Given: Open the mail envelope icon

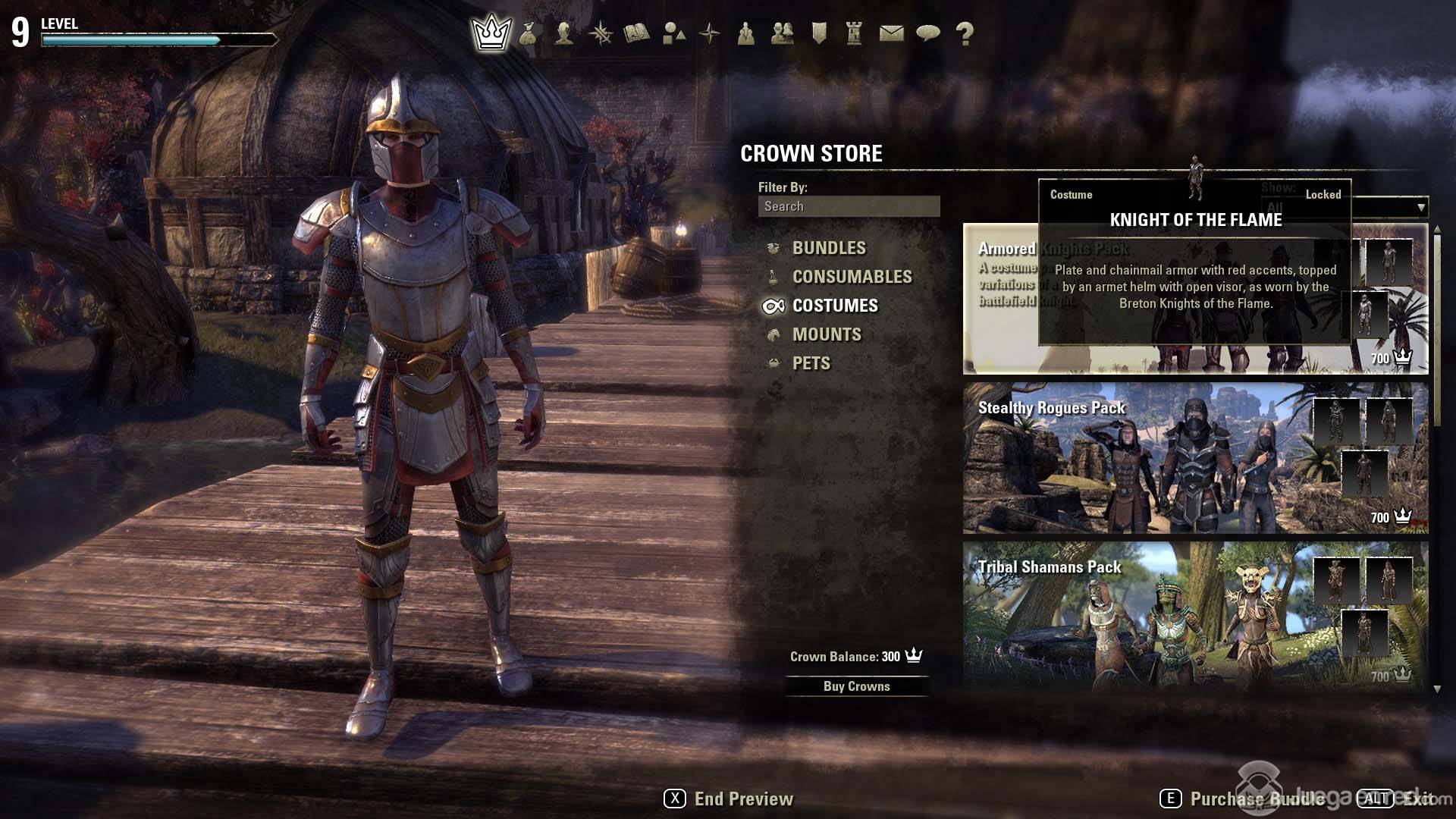Looking at the screenshot, I should (891, 33).
